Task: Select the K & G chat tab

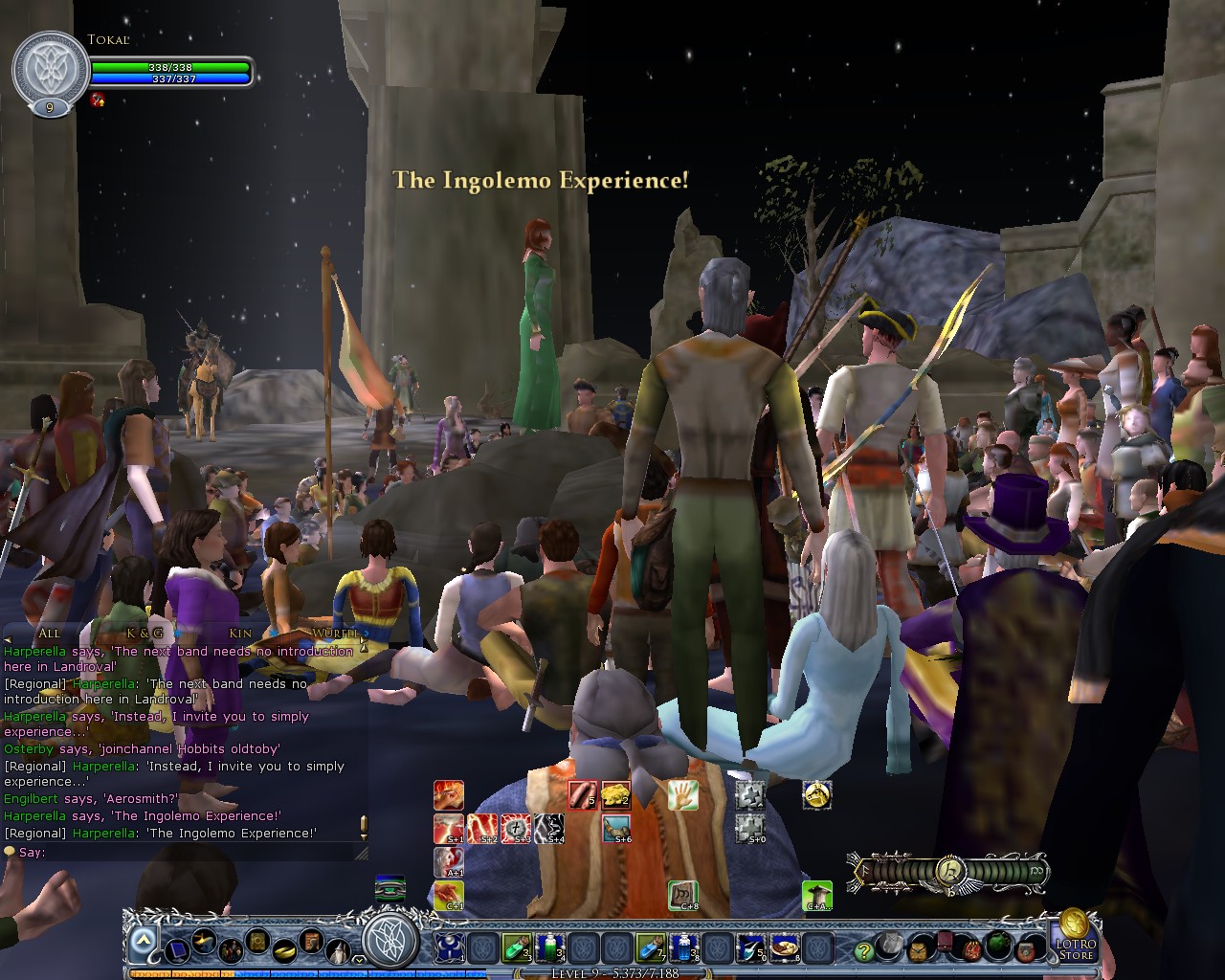Action: point(145,633)
